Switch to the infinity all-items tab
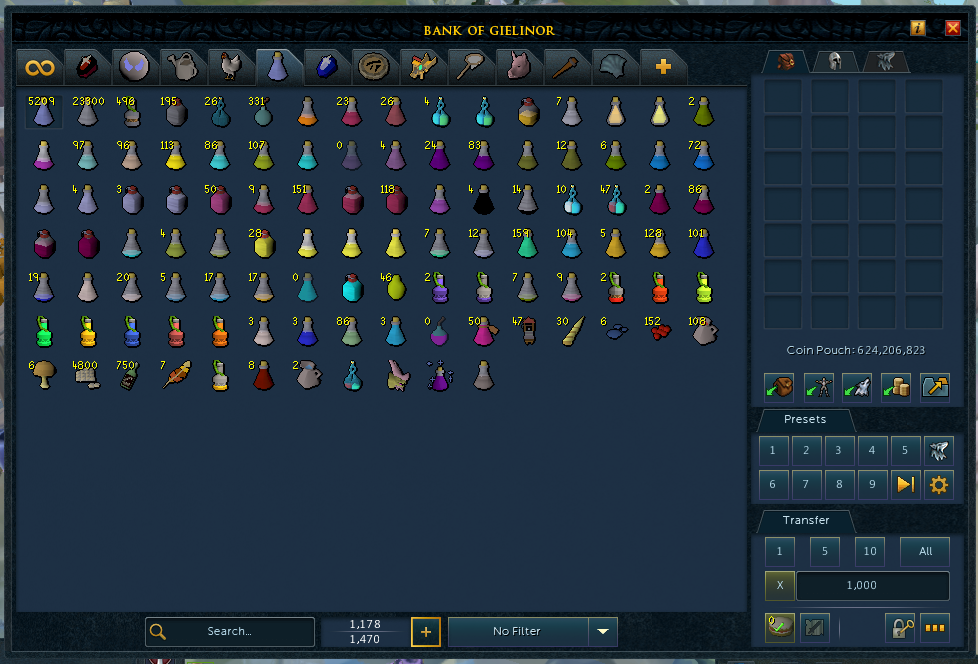The width and height of the screenshot is (978, 664). point(40,67)
